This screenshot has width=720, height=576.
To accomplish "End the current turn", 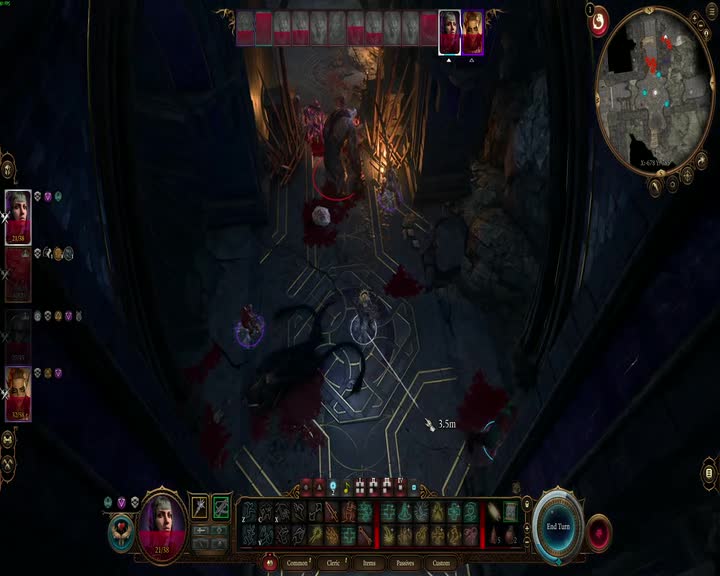I will [557, 525].
